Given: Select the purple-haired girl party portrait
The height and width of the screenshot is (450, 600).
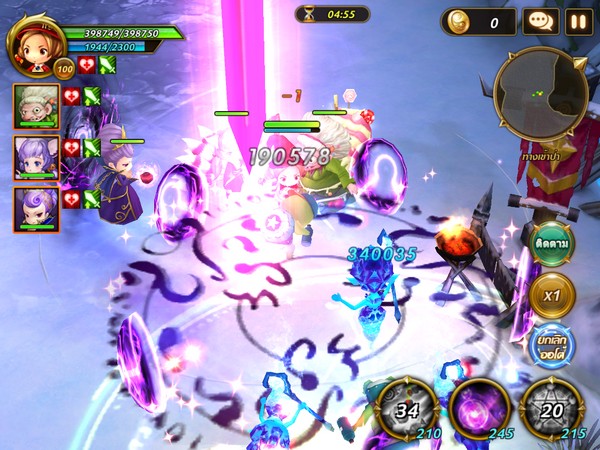Looking at the screenshot, I should [x=35, y=157].
